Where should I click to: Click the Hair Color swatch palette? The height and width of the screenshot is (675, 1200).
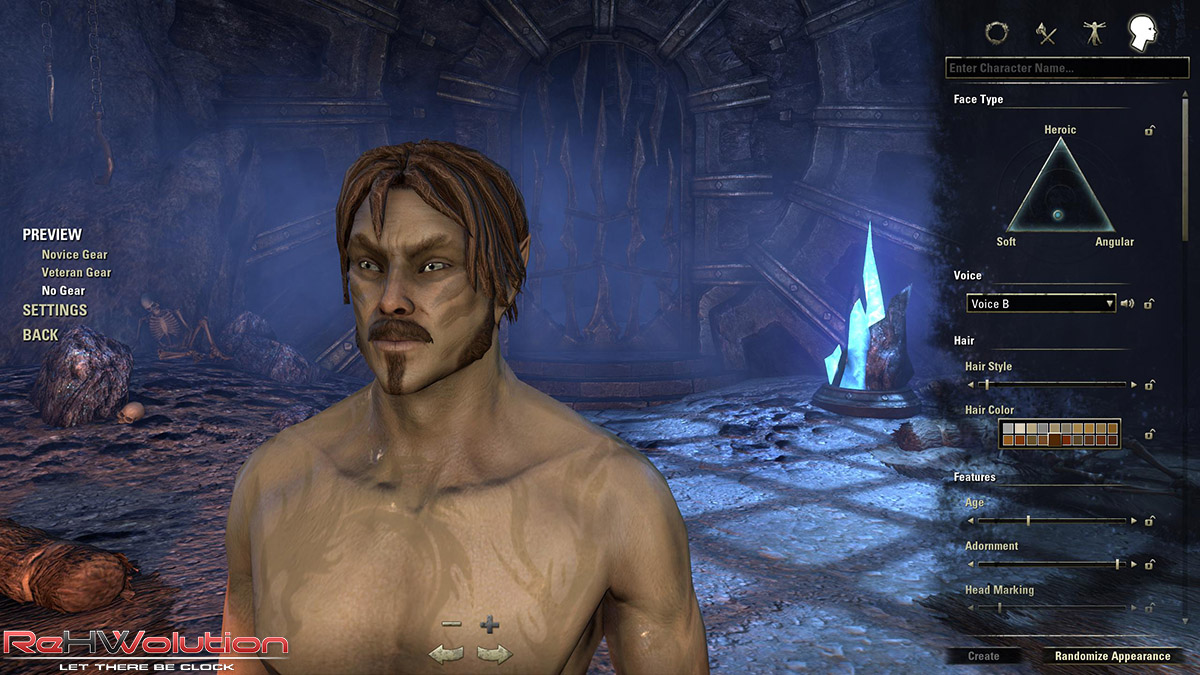(1059, 433)
